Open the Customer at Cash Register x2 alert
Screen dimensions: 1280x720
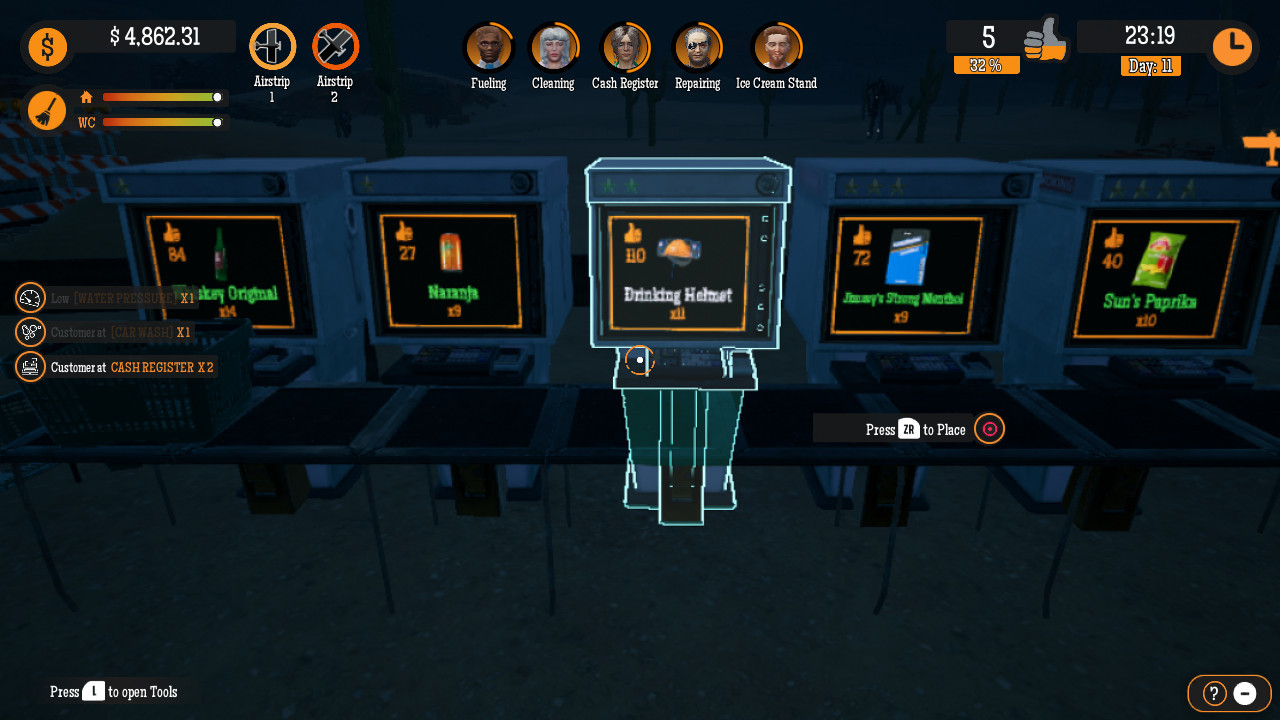30,366
